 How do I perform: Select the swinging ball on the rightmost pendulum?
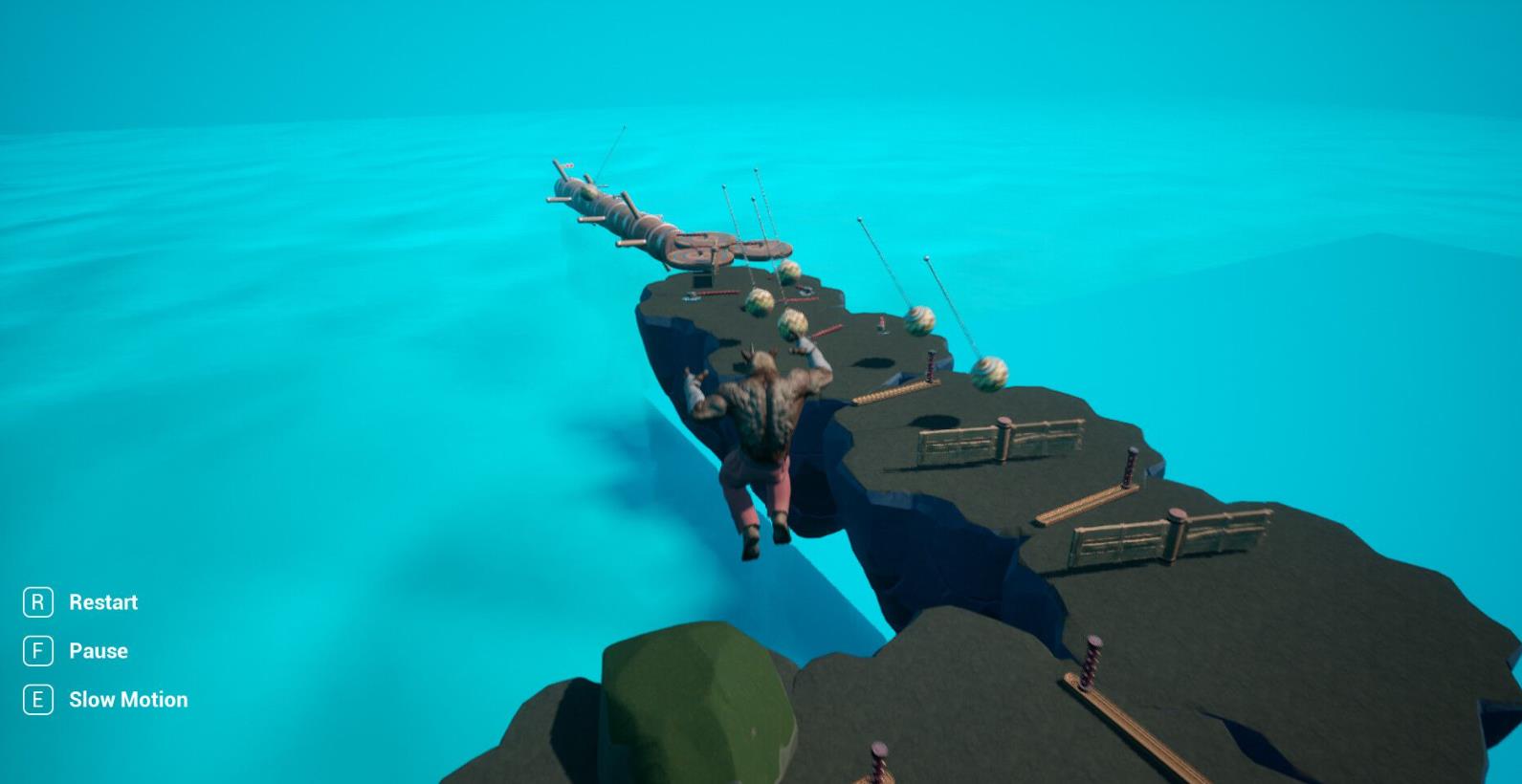click(988, 375)
